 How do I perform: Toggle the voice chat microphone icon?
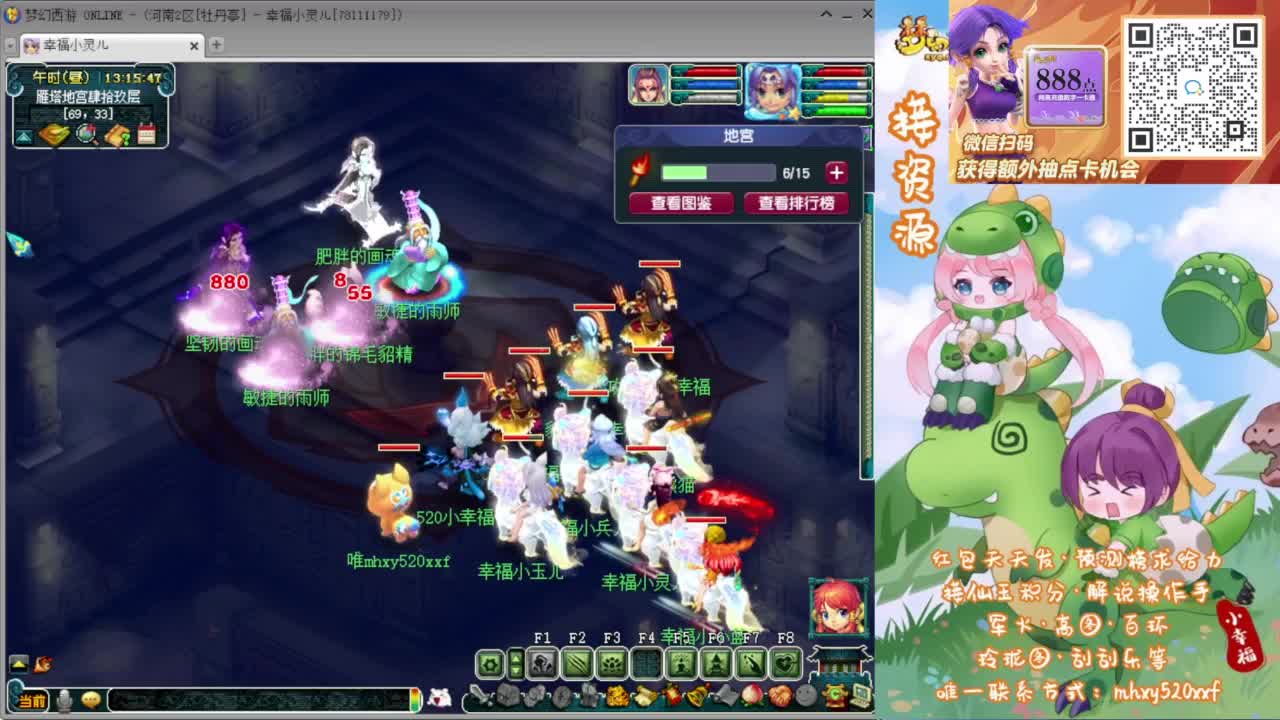point(64,700)
